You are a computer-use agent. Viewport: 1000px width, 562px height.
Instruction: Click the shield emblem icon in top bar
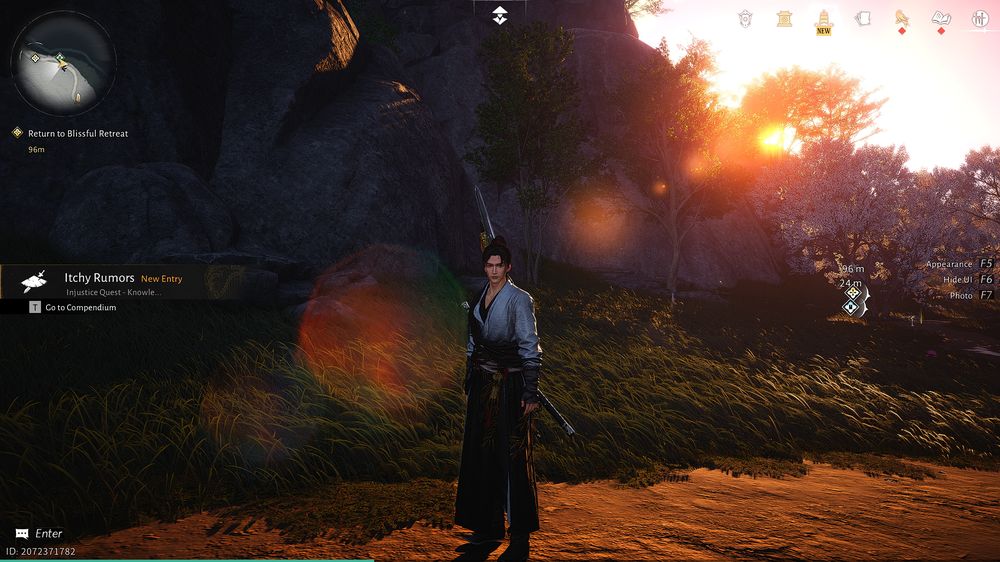(x=745, y=18)
